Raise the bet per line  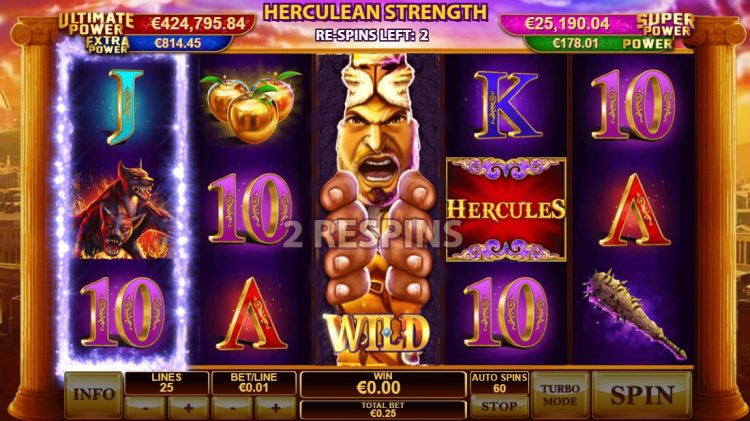[x=275, y=407]
